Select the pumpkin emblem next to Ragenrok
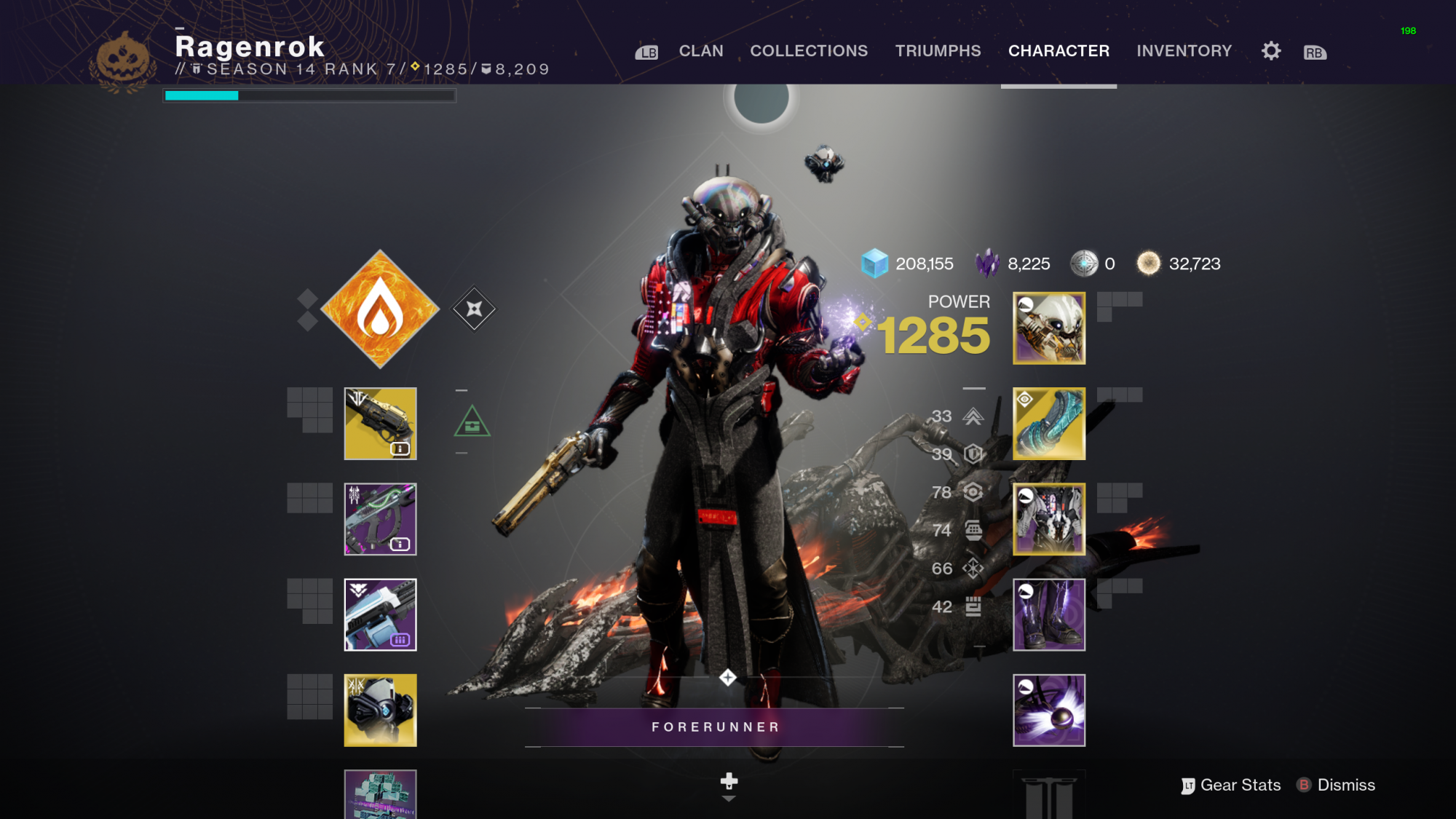The image size is (1456, 819). click(x=123, y=61)
